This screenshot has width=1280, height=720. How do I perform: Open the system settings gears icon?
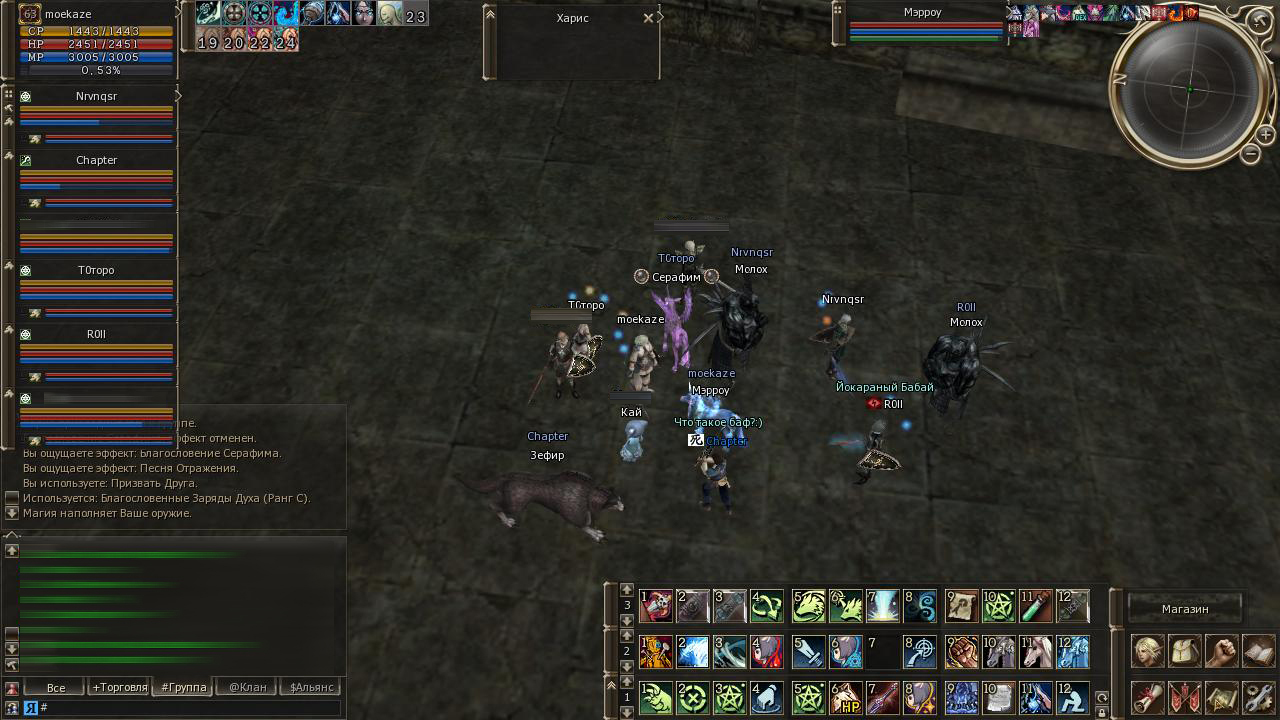[1258, 697]
